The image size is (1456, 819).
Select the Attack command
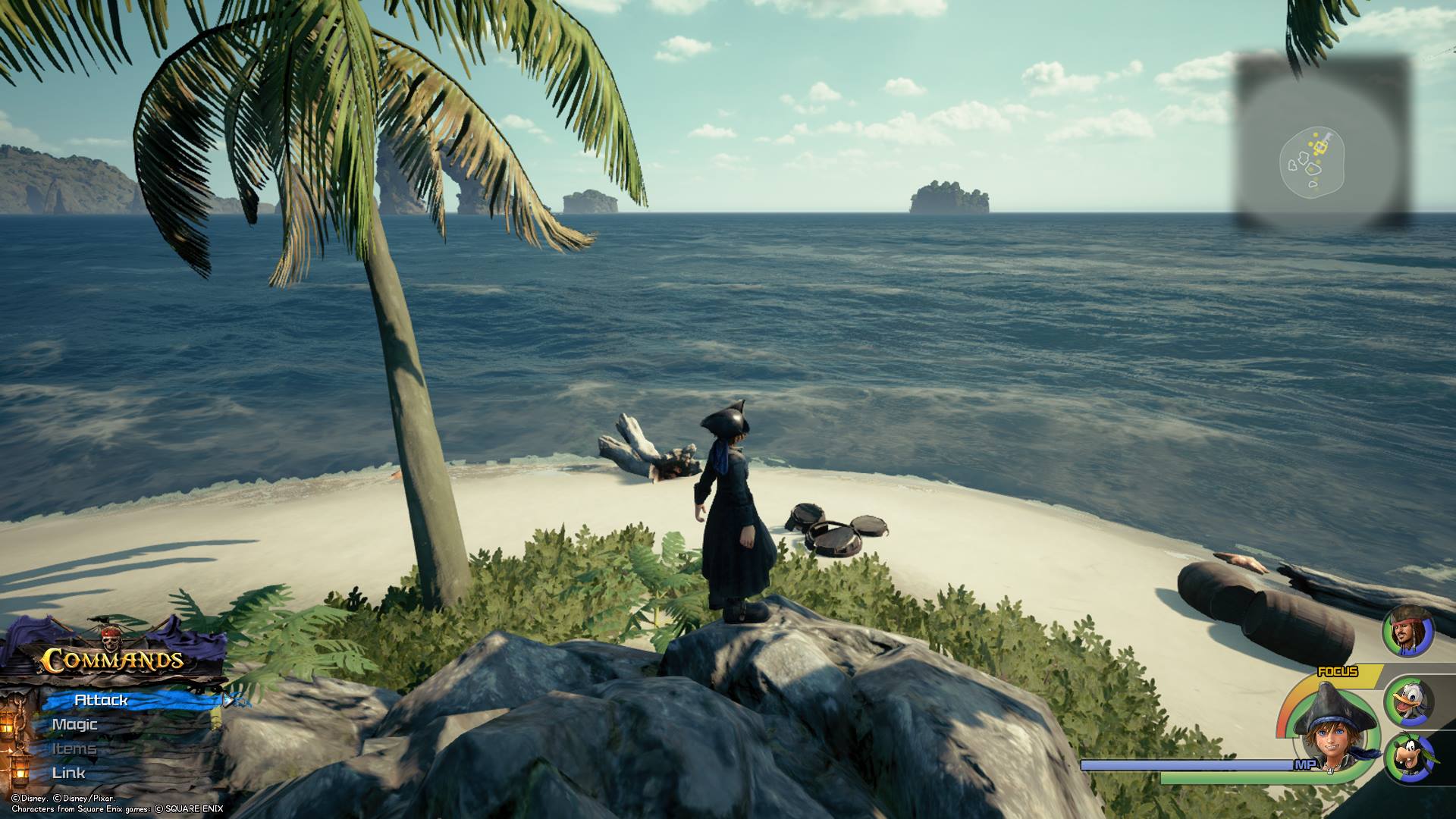click(102, 700)
